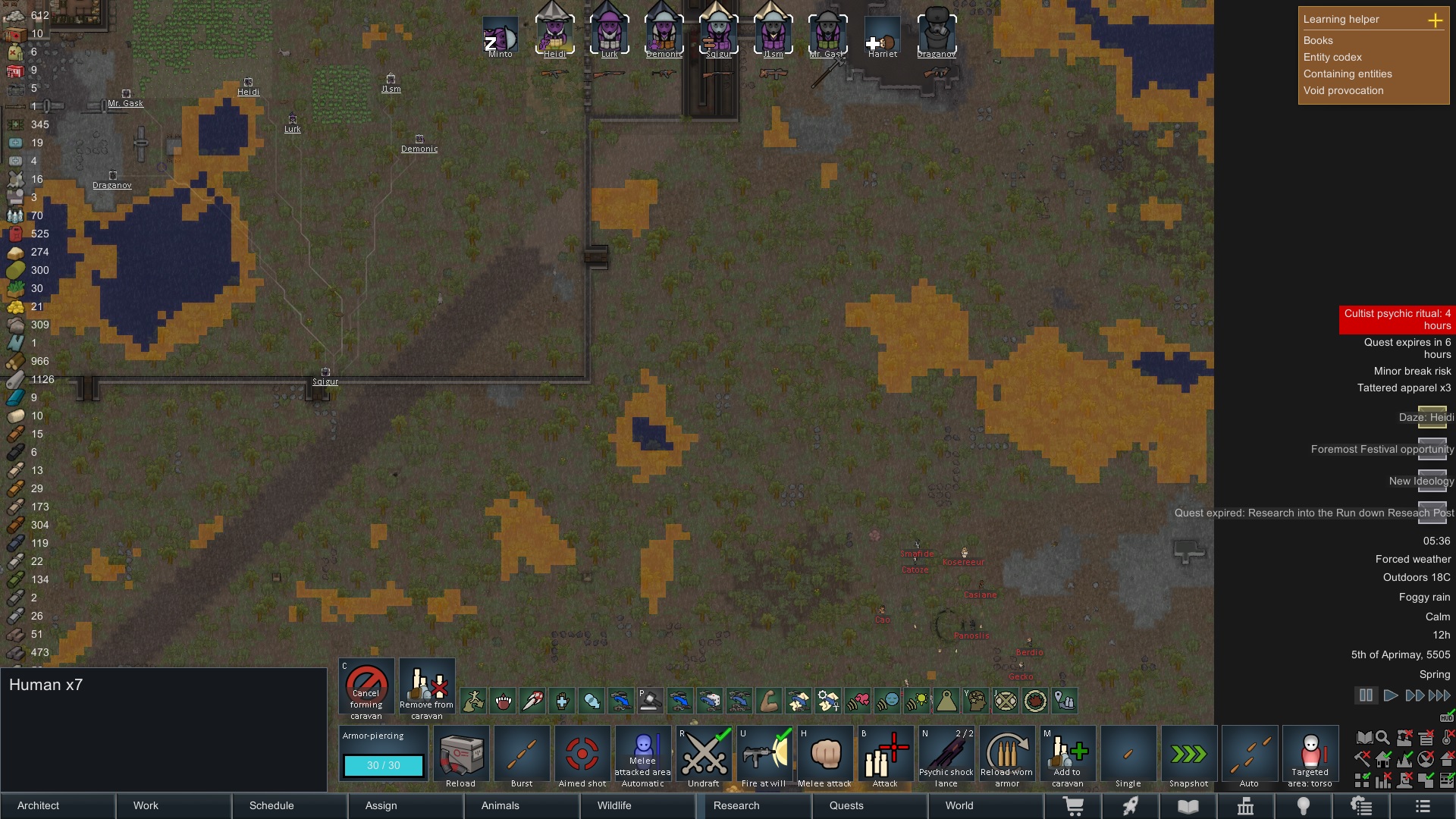This screenshot has width=1456, height=819.
Task: Select the Single fire mode icon
Action: (x=1128, y=755)
